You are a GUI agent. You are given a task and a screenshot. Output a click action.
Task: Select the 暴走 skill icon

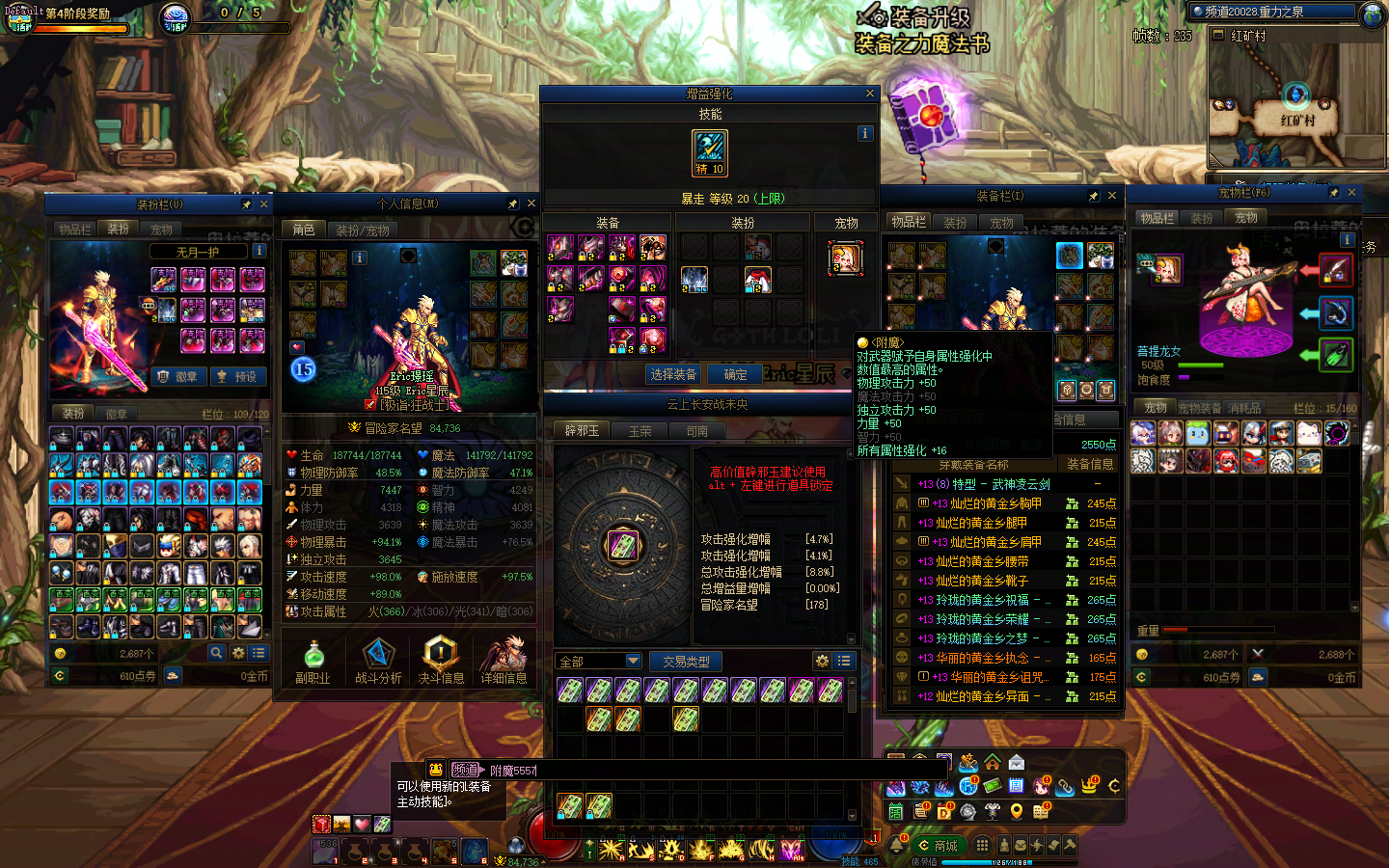point(710,152)
